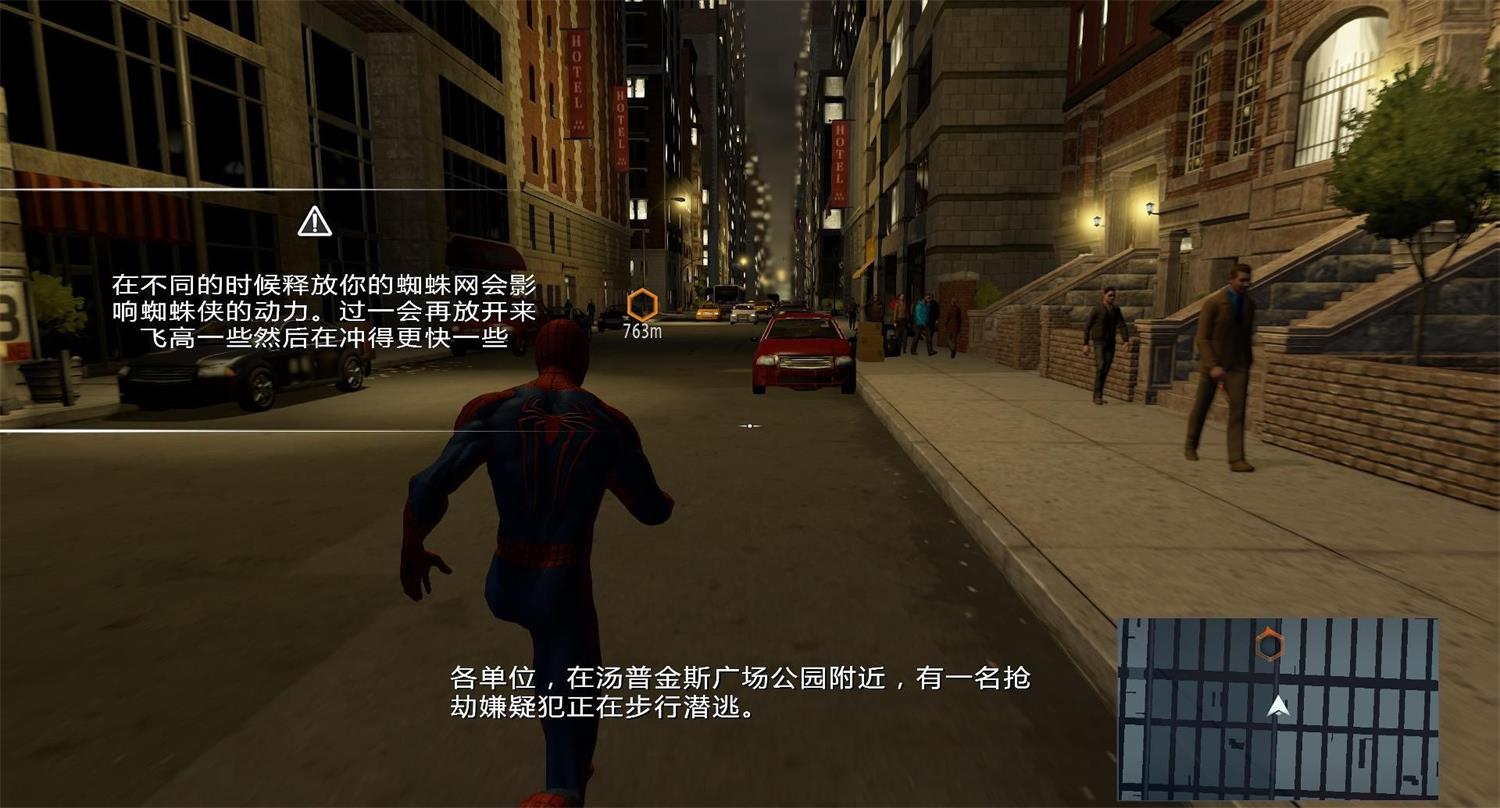Click the warning triangle above the tutorial text
Viewport: 1500px width, 808px height.
tap(316, 221)
